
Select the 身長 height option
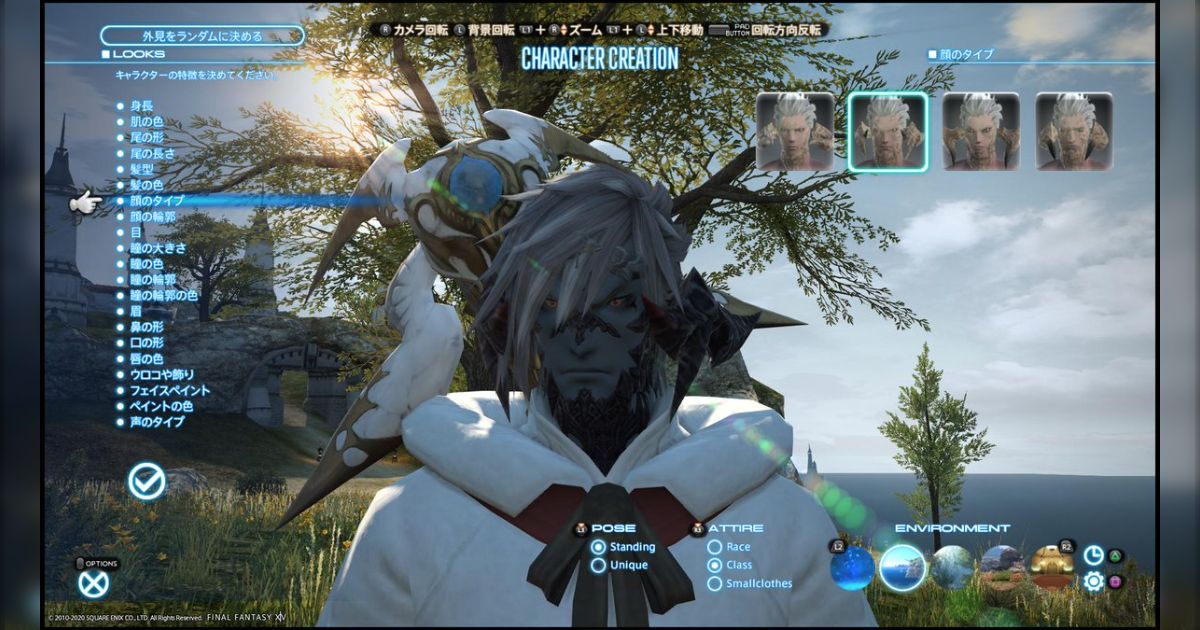click(x=141, y=105)
